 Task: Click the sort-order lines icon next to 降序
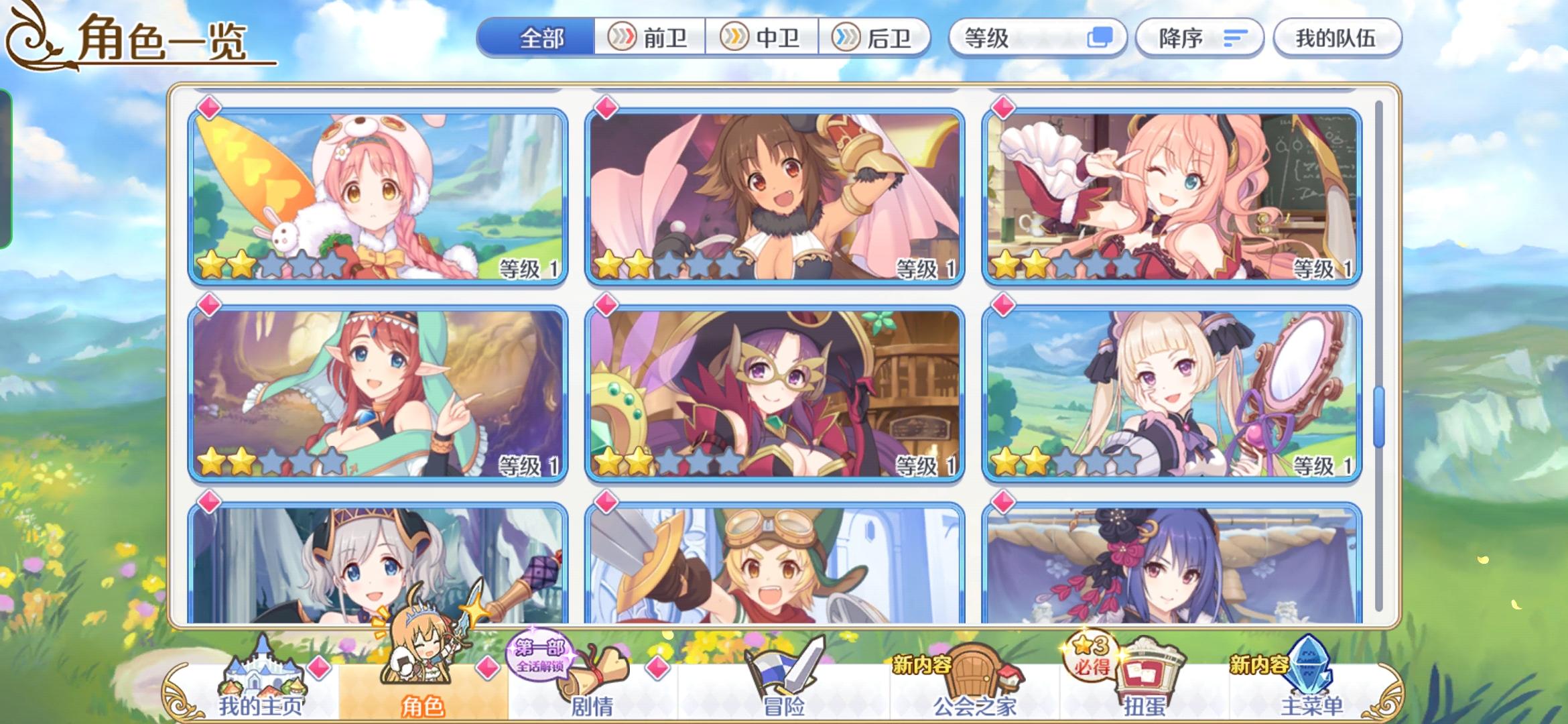pos(1236,38)
